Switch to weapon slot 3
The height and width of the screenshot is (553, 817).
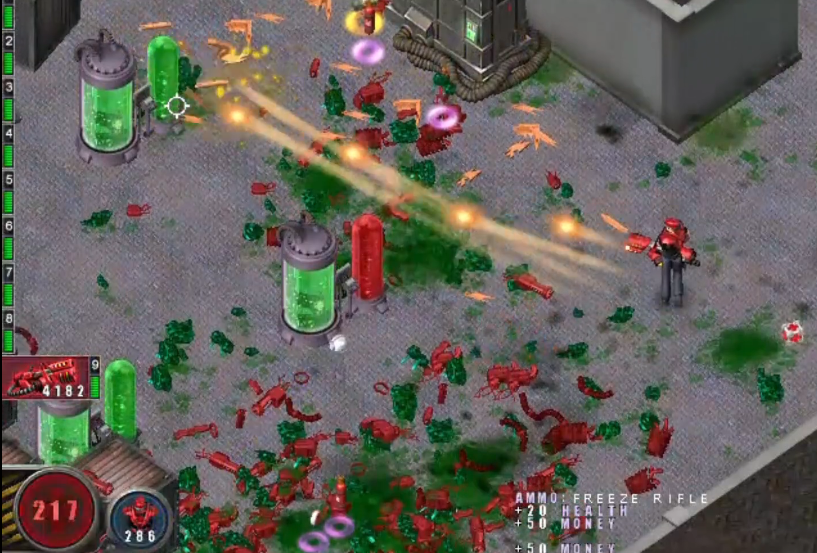8,87
